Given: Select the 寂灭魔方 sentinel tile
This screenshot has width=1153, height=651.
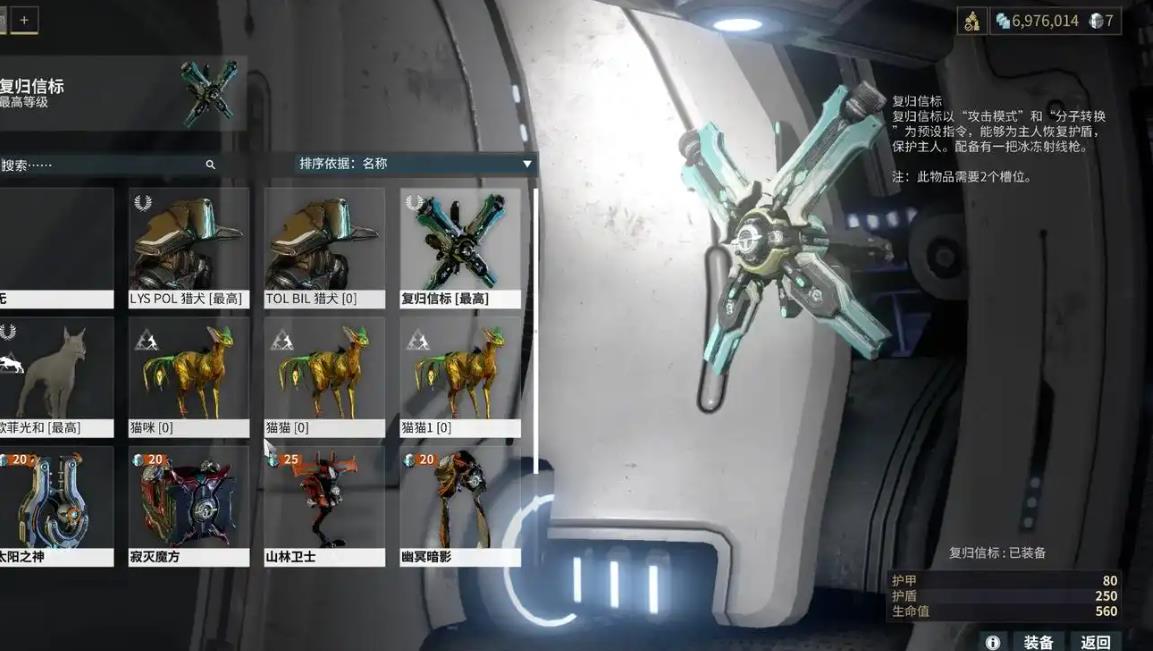Looking at the screenshot, I should pyautogui.click(x=188, y=506).
